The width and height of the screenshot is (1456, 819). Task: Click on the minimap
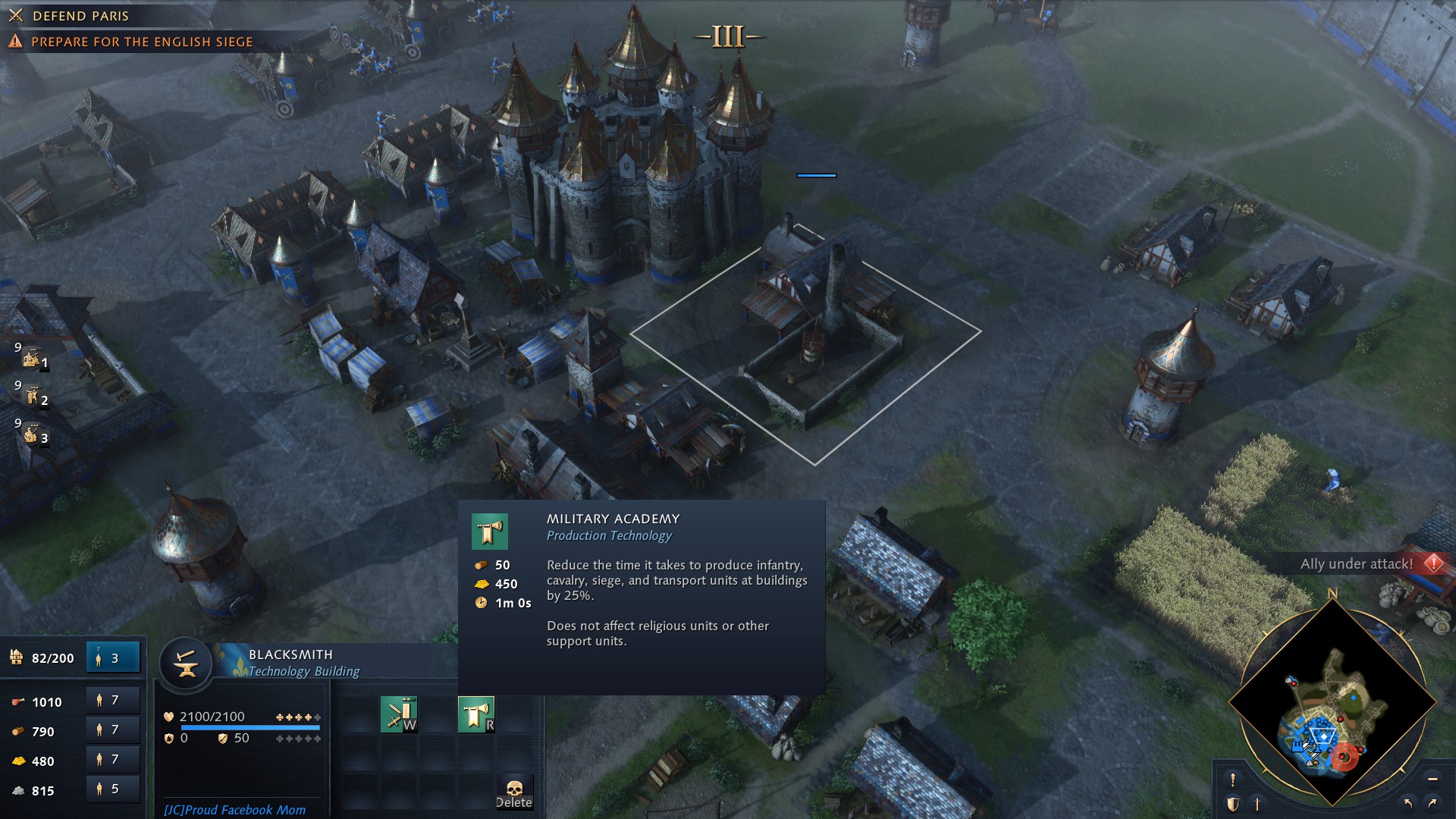[x=1332, y=705]
